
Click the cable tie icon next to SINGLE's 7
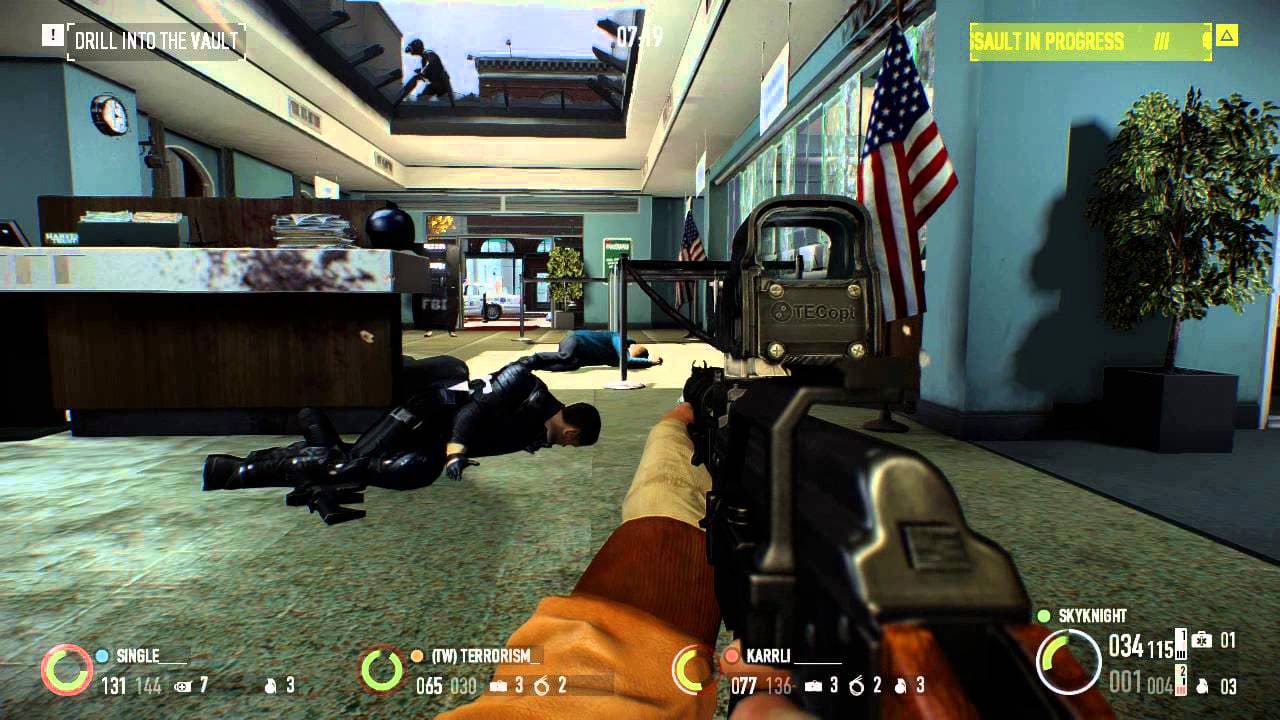[181, 685]
